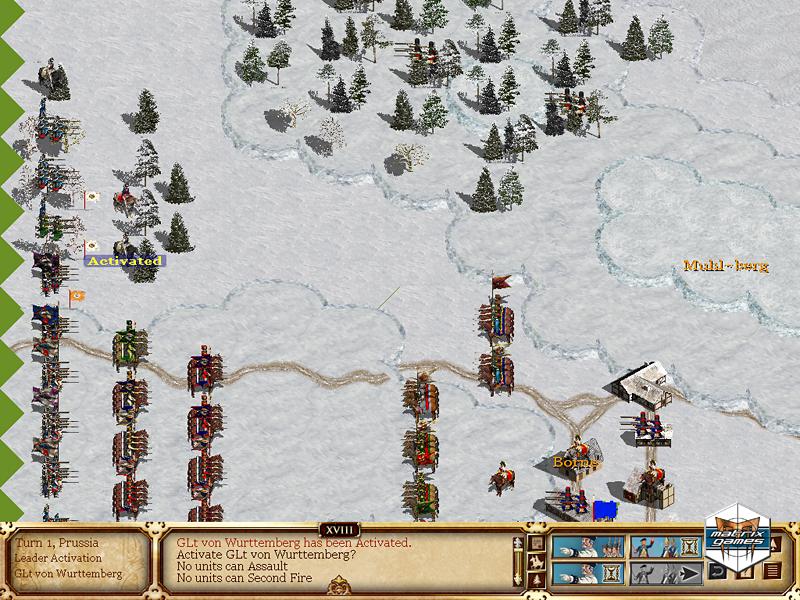Click the officer pointing at soldiers button
This screenshot has width=800, height=600.
(x=589, y=546)
